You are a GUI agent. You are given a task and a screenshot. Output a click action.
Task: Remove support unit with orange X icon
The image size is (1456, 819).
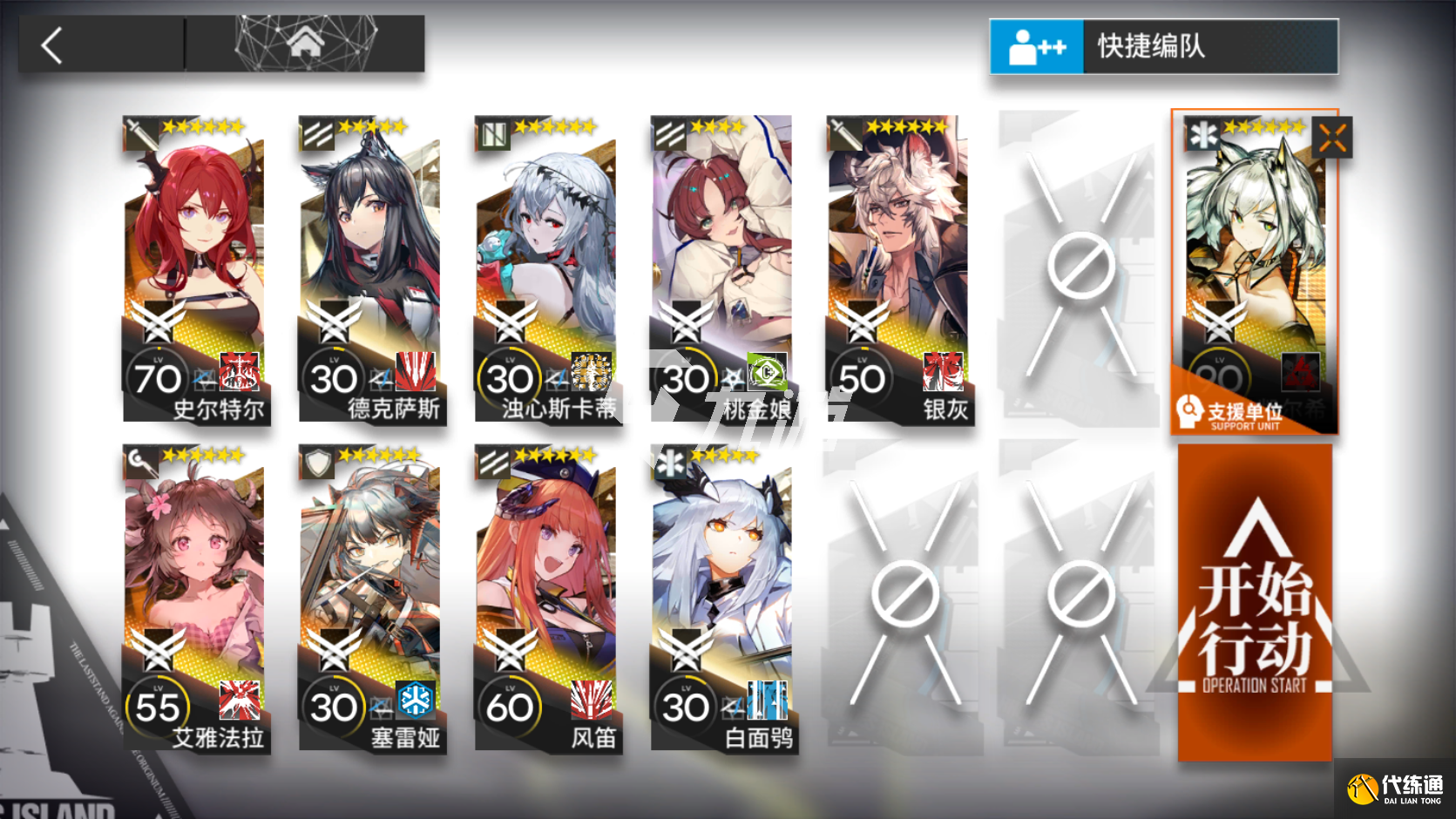tap(1332, 138)
